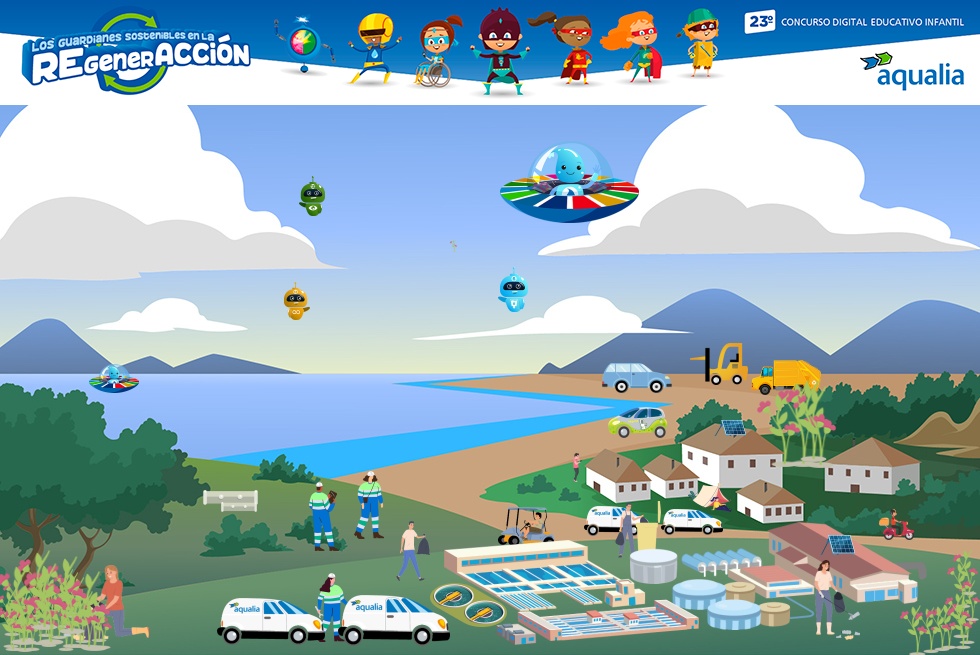Click the large rainbow flying saucer

pyautogui.click(x=569, y=183)
